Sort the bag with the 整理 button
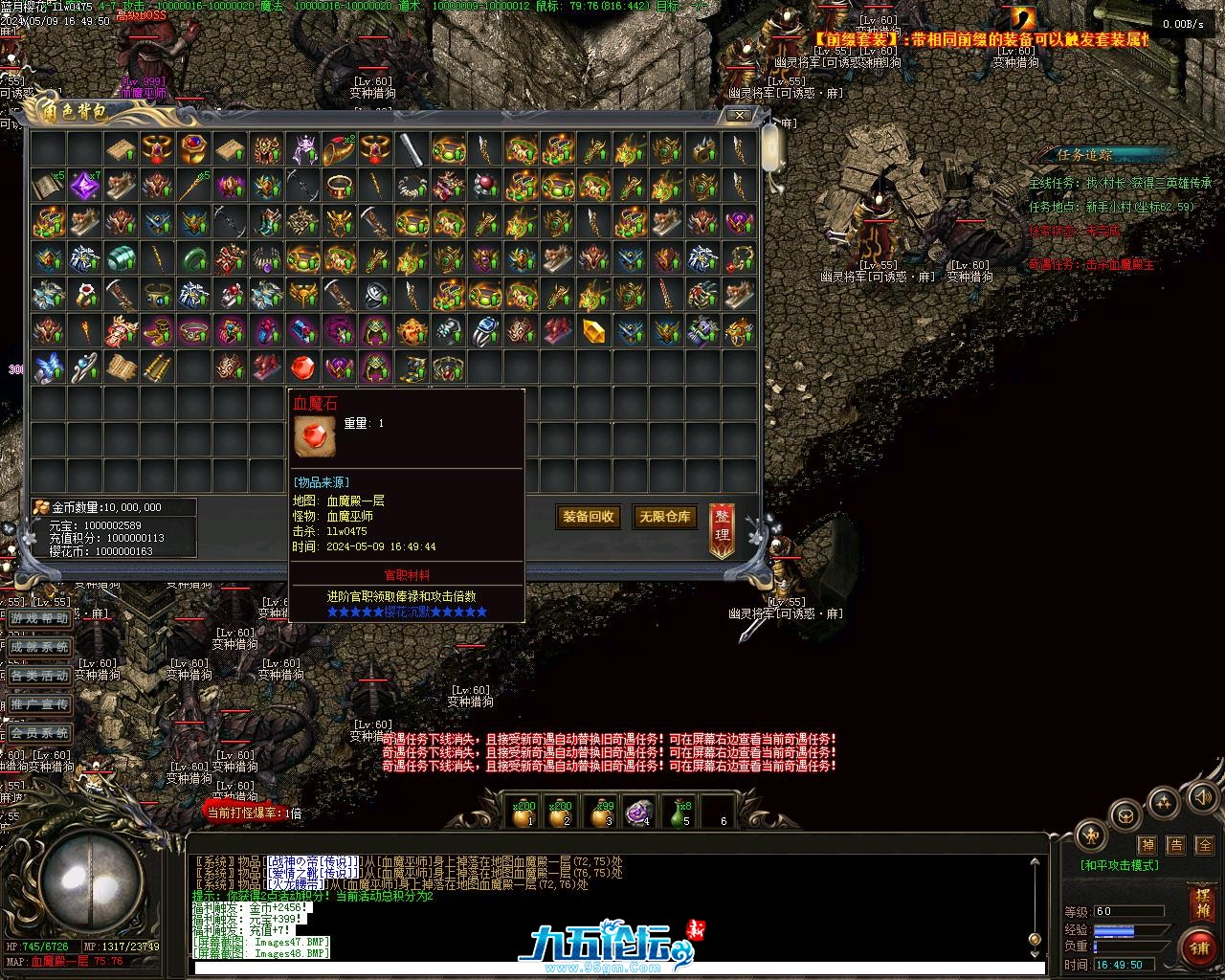1225x980 pixels. 723,529
